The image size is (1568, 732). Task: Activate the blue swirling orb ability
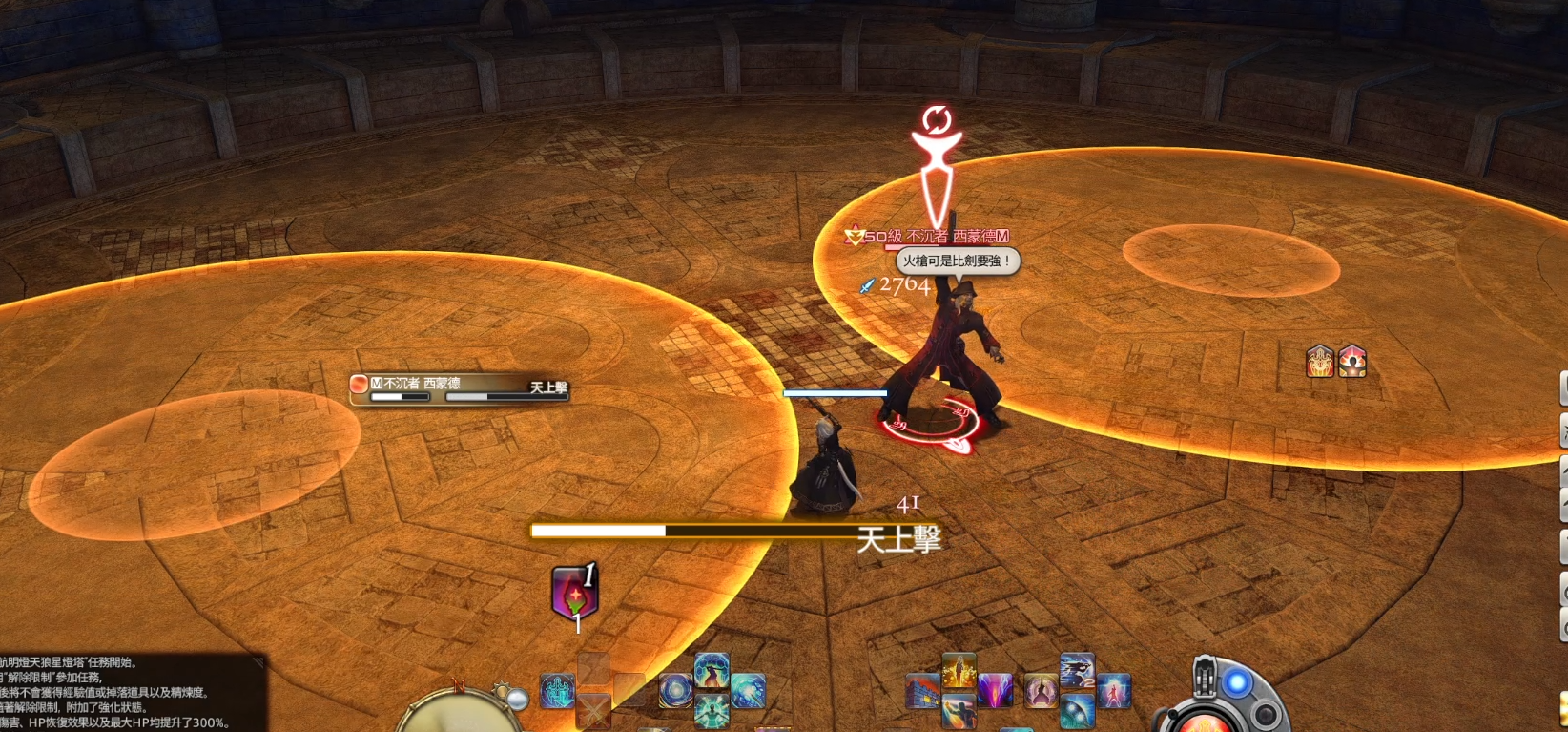pyautogui.click(x=676, y=691)
